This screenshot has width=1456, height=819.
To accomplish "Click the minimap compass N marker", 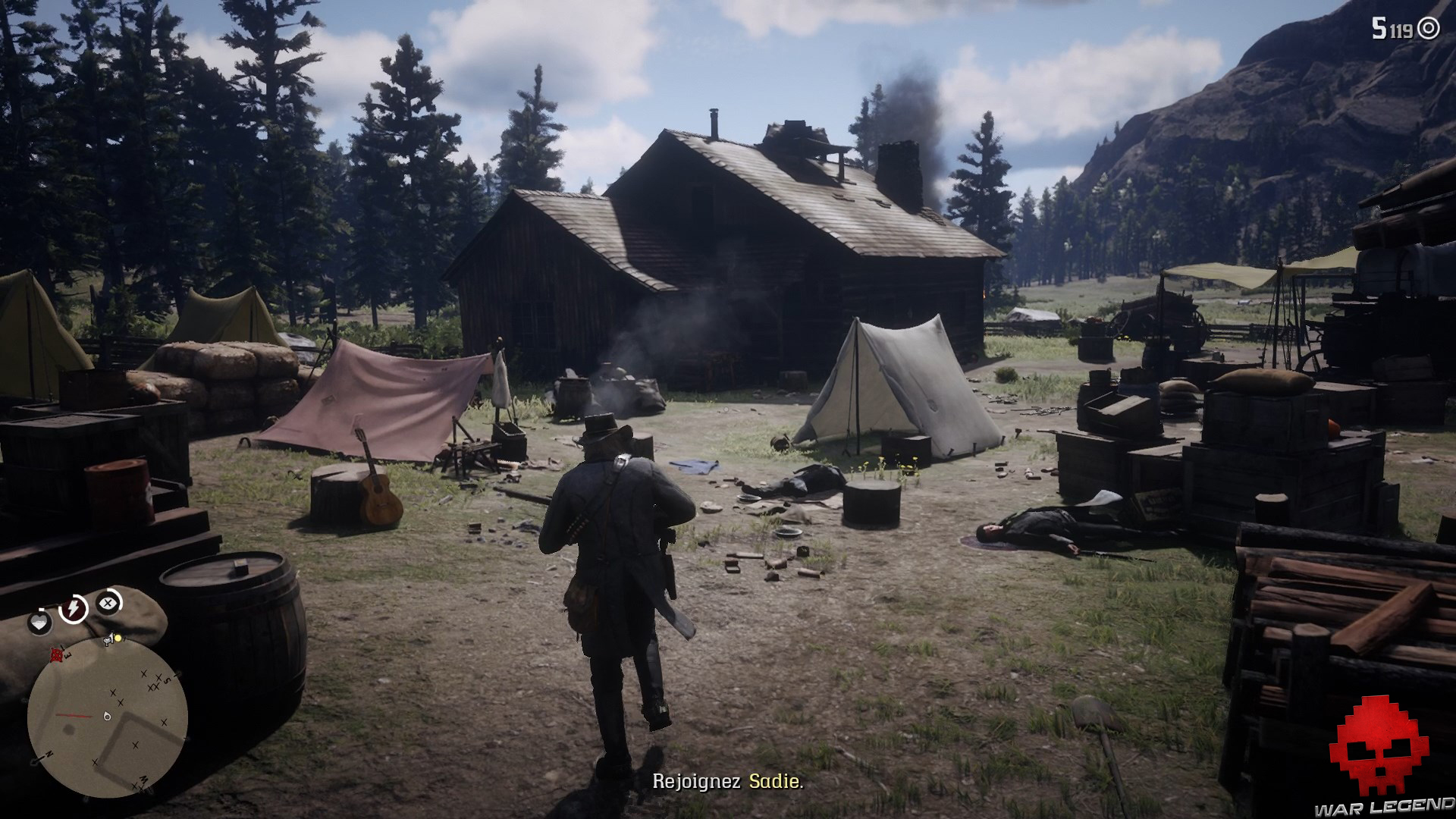I will point(49,754).
